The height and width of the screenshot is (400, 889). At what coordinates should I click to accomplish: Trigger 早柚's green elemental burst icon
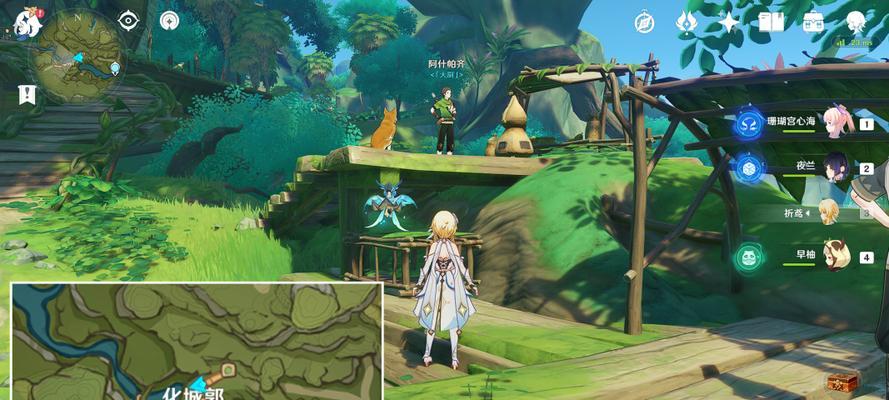748,257
